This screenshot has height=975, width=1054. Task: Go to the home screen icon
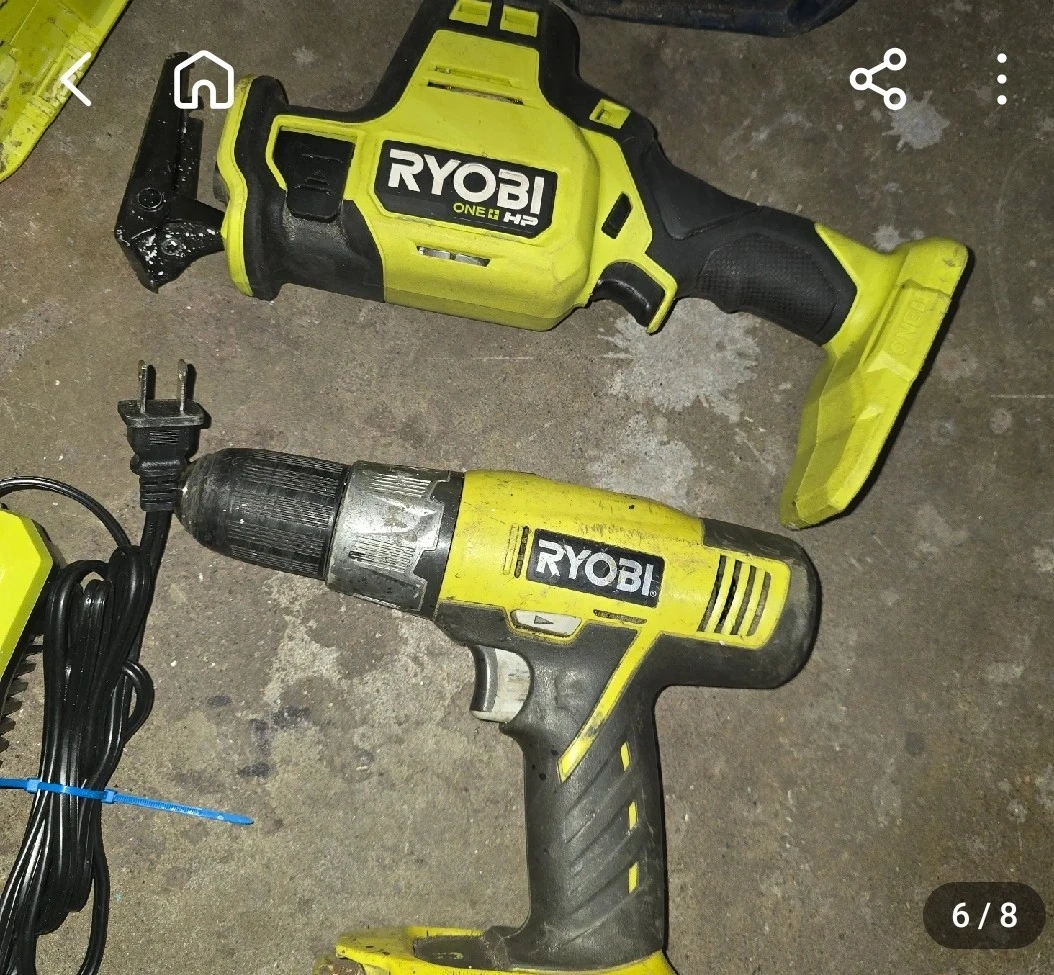click(x=204, y=80)
